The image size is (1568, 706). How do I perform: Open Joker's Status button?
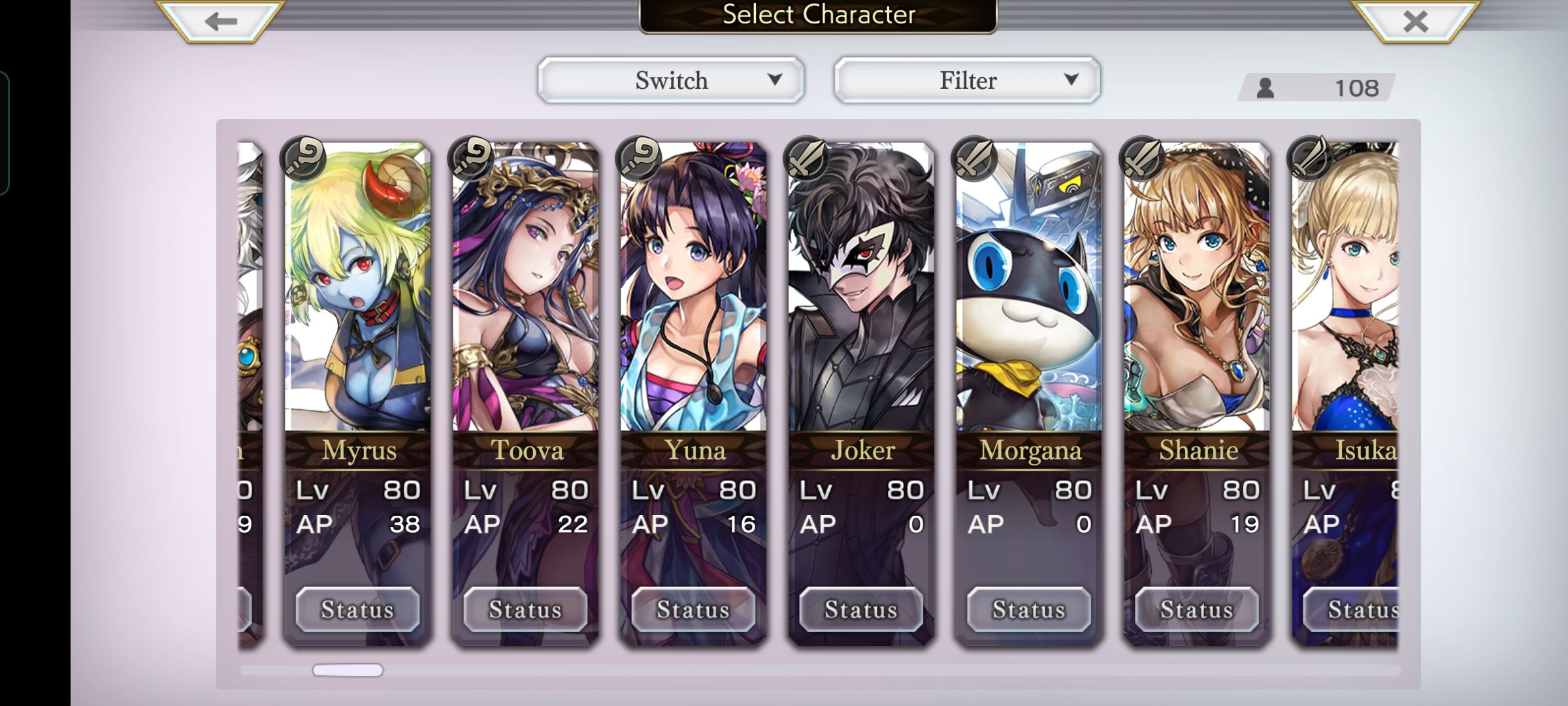[861, 609]
